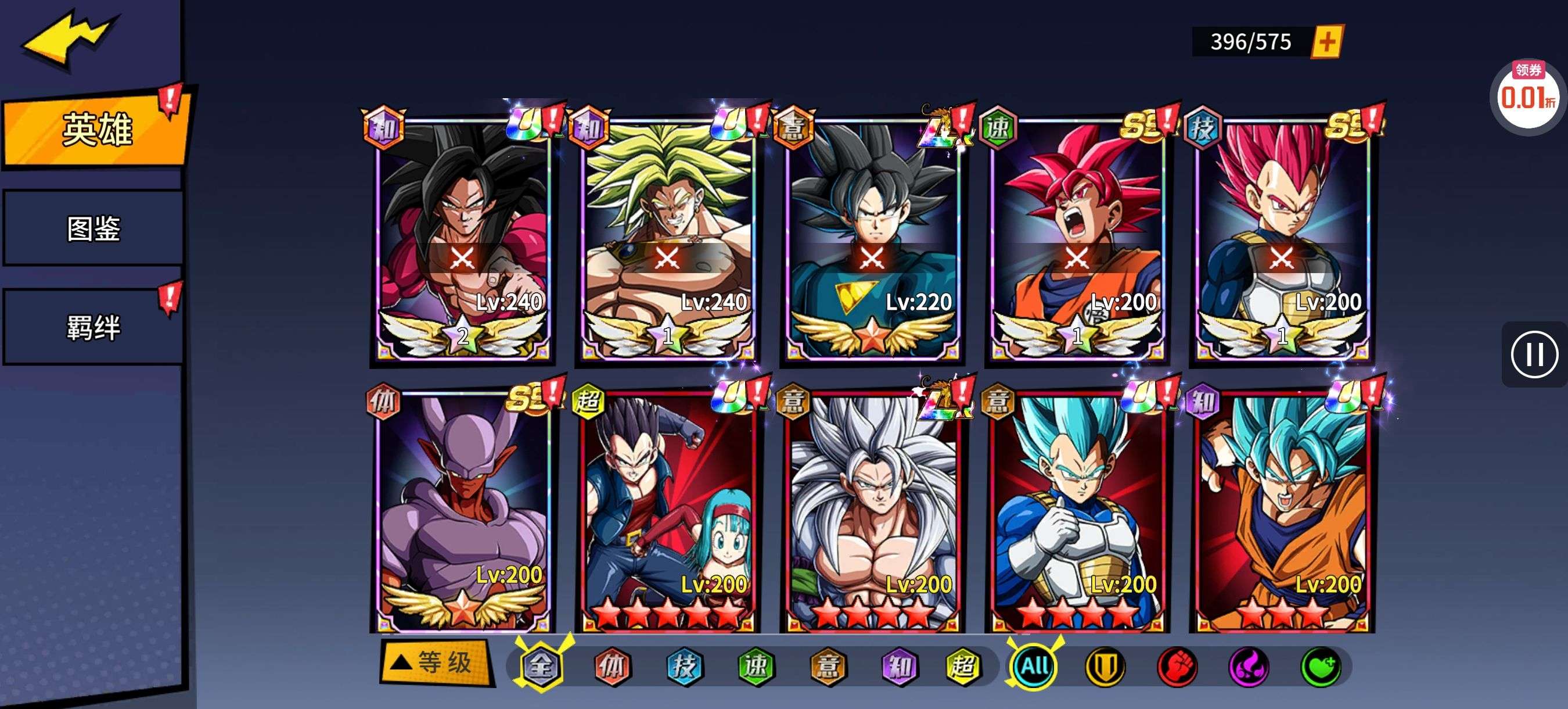Expand hero capacity with the plus button
The height and width of the screenshot is (709, 1568).
point(1328,42)
